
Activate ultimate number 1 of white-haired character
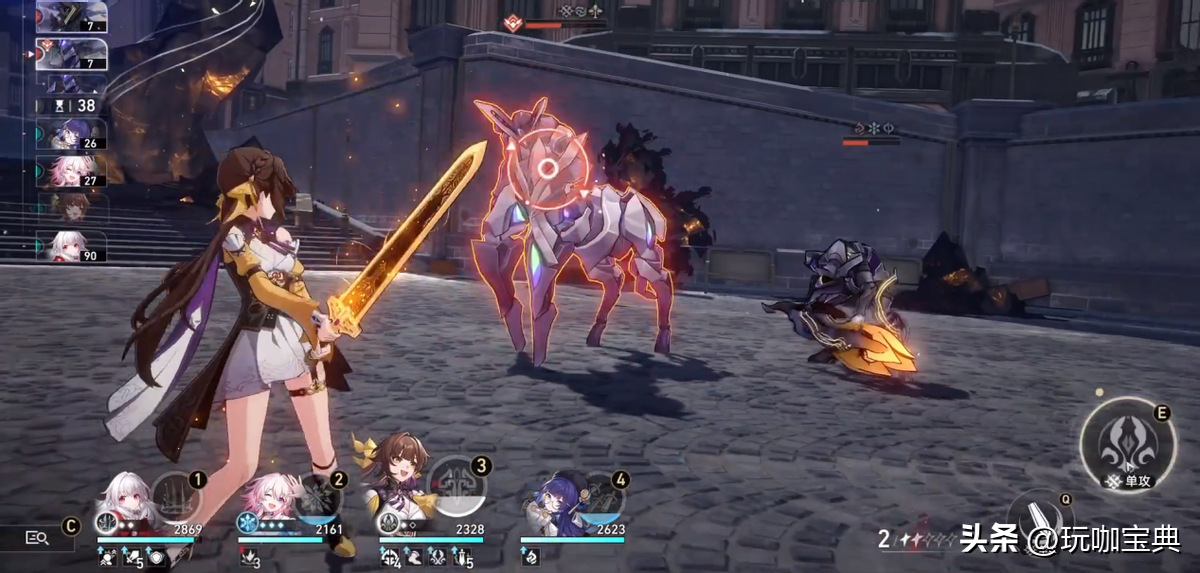(176, 499)
